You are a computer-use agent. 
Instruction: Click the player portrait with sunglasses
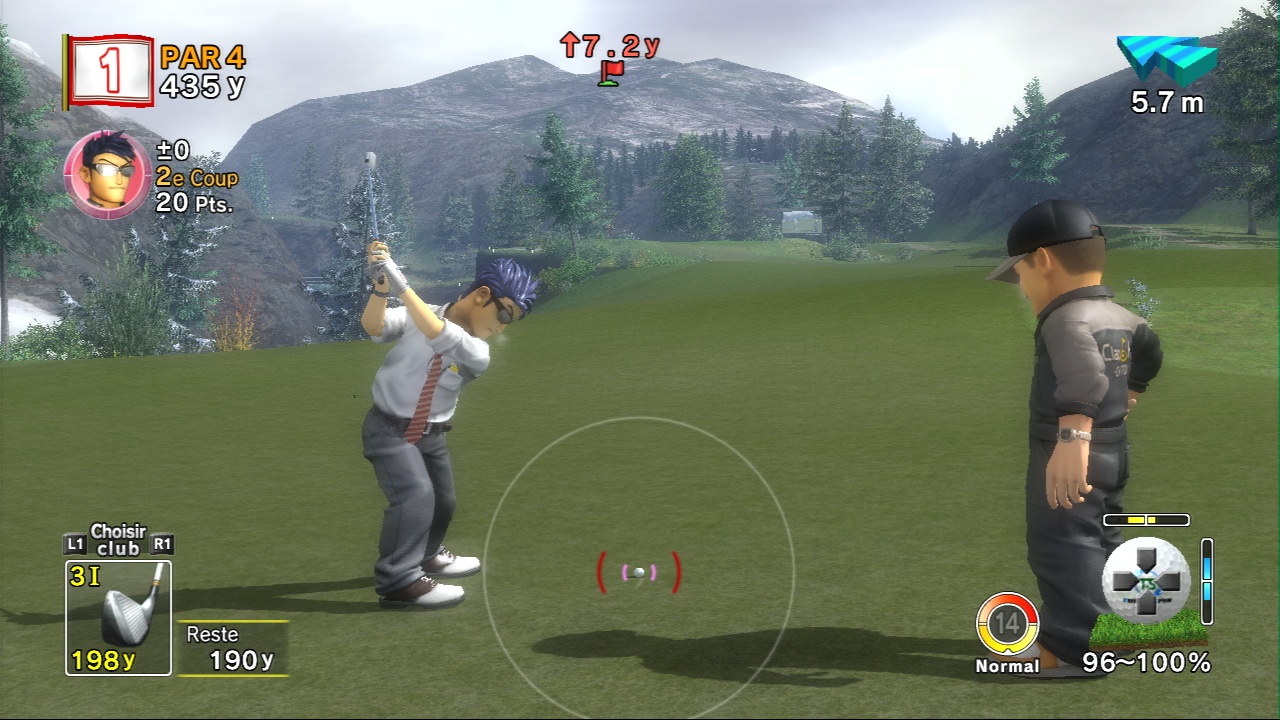(107, 175)
